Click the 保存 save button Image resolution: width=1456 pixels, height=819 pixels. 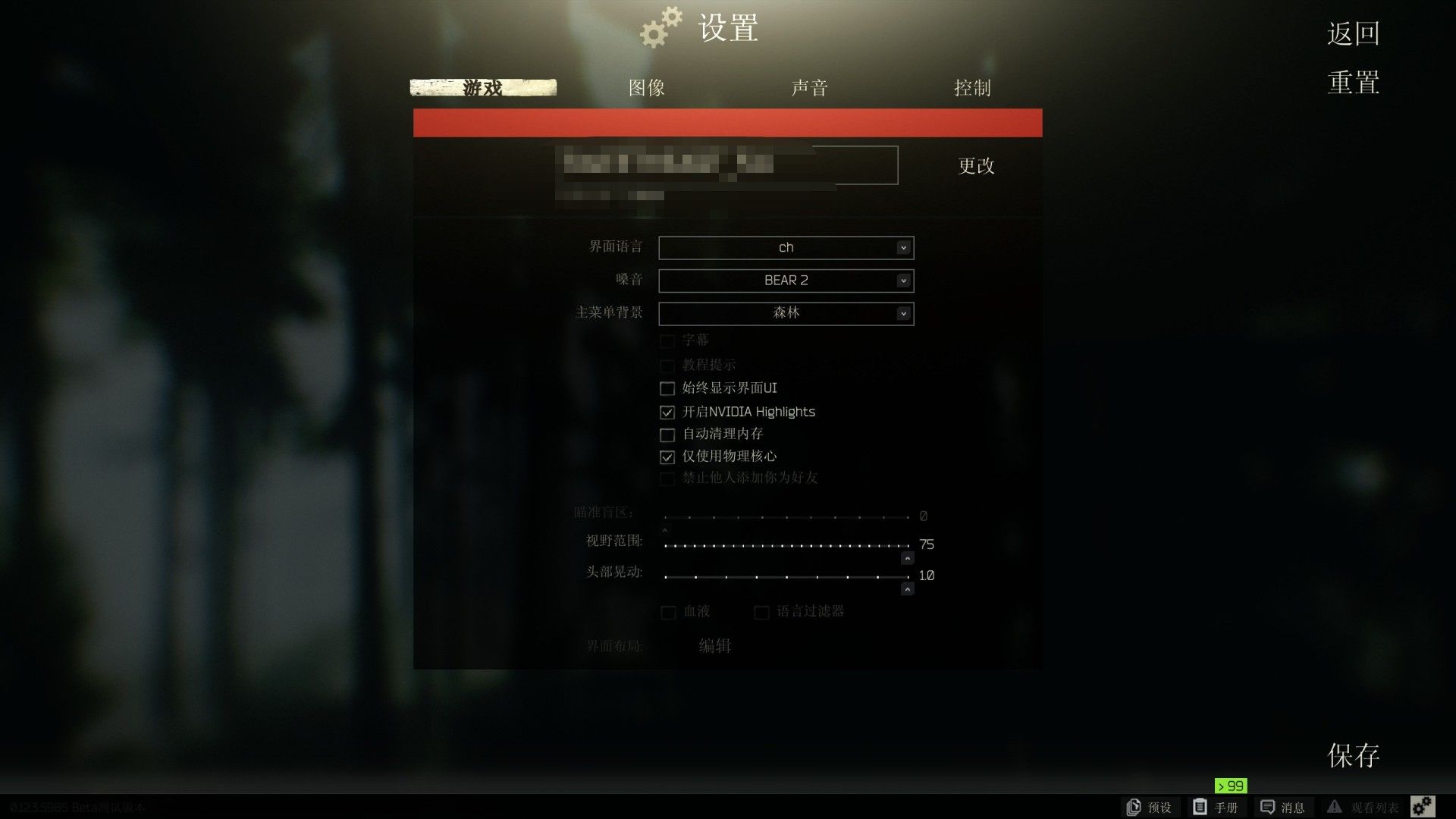click(1353, 755)
